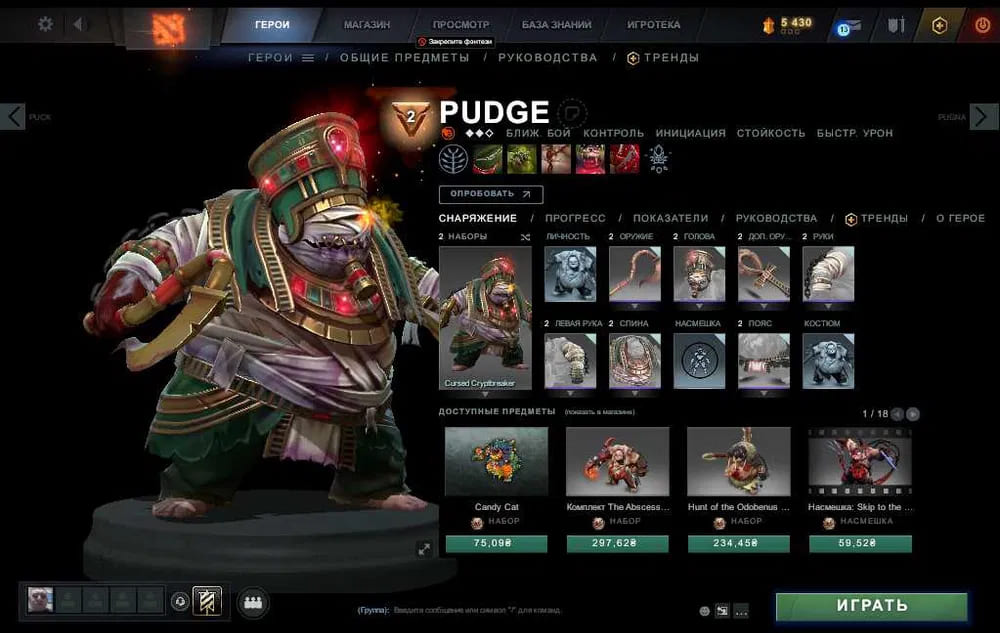Select the ГОЛОВА head item slot
The image size is (1000, 633).
pos(699,273)
